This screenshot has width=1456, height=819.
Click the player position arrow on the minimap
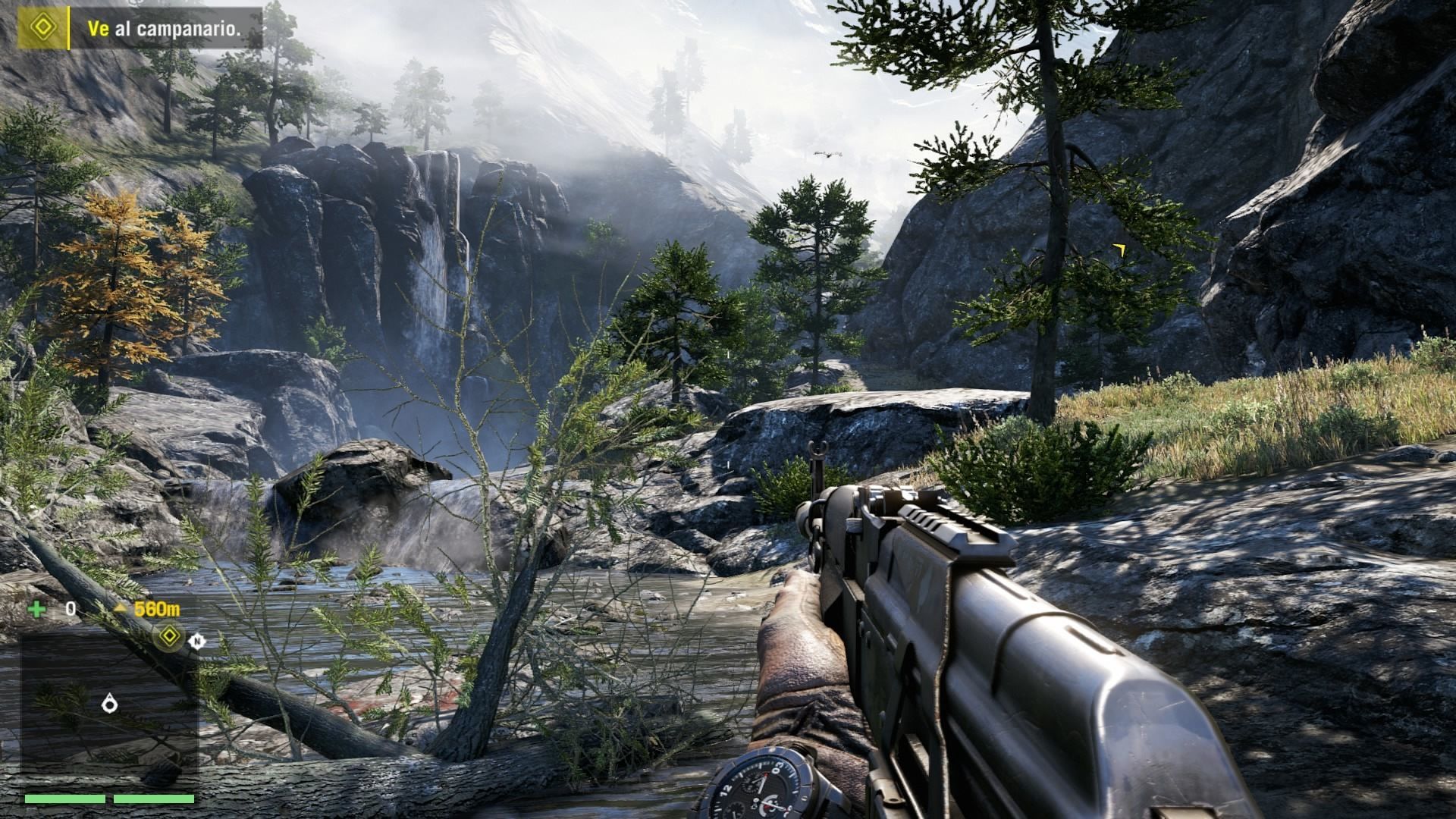coord(110,704)
